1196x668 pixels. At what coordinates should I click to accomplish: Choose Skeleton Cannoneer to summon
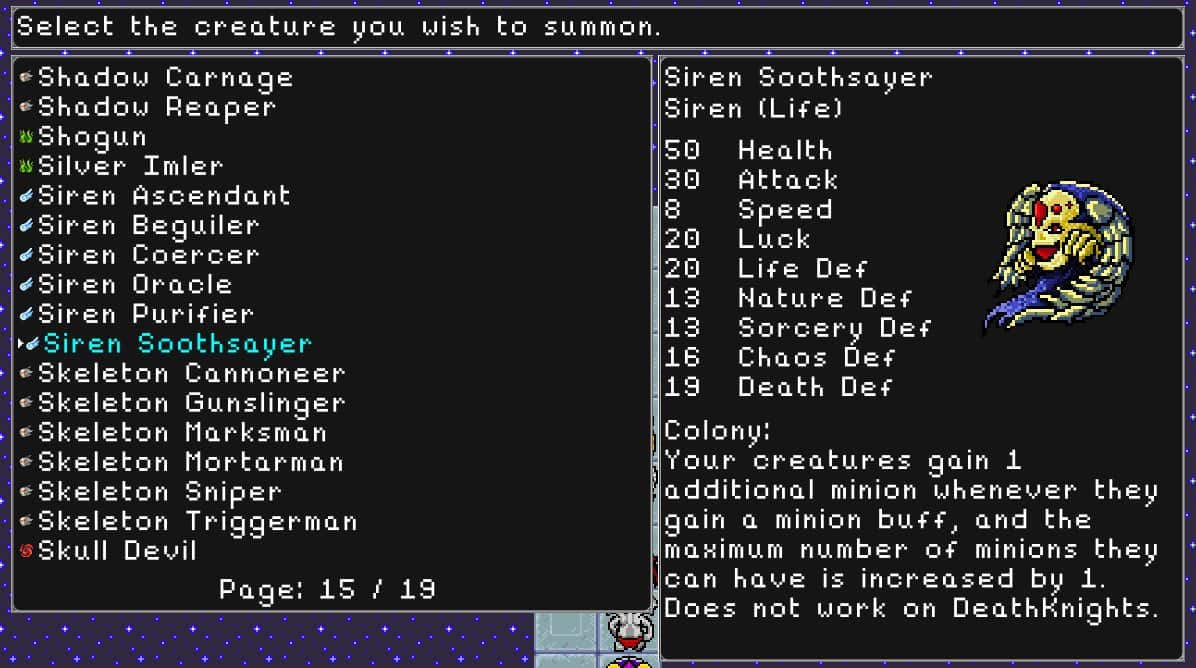(191, 374)
